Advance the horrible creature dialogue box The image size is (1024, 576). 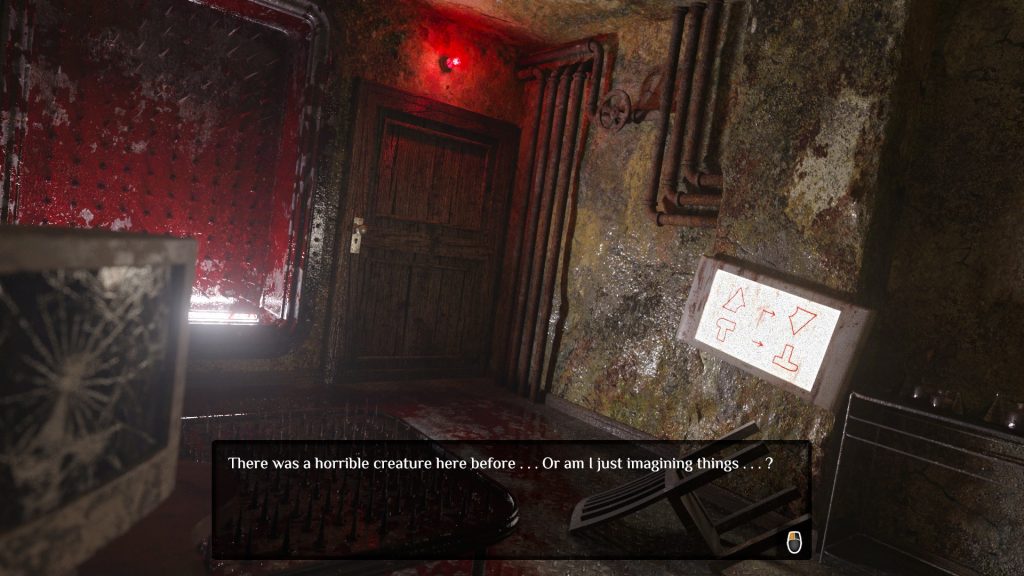point(794,542)
